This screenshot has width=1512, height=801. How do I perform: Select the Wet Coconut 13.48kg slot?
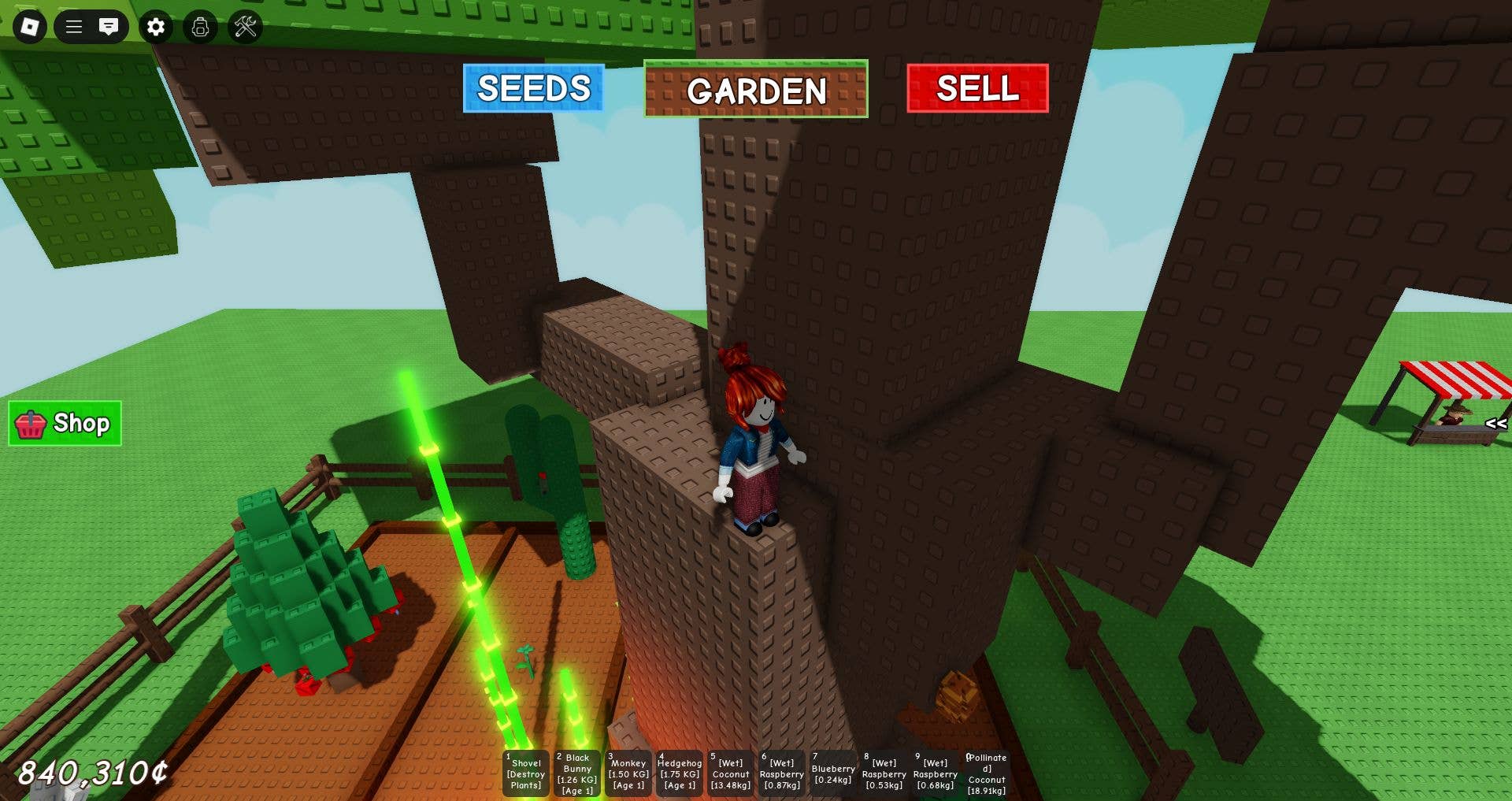click(x=731, y=773)
